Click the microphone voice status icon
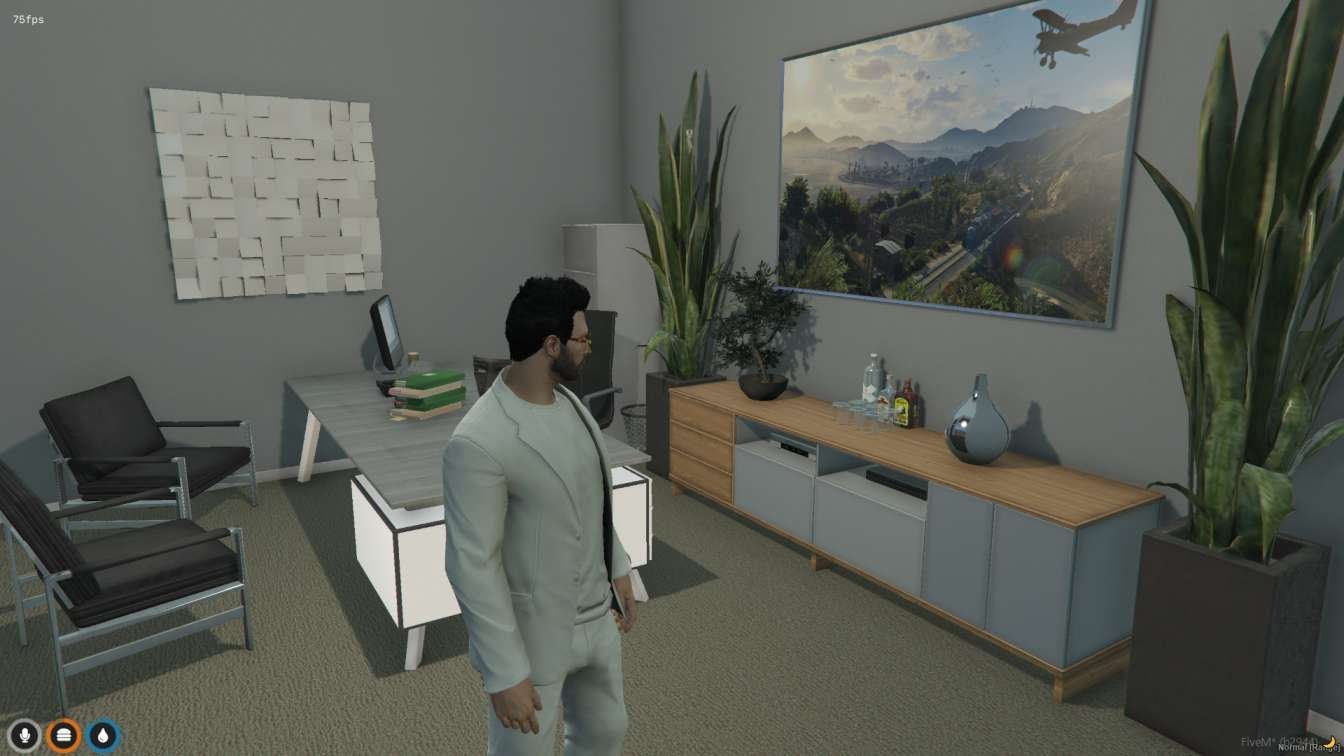1344x756 pixels. click(x=24, y=736)
